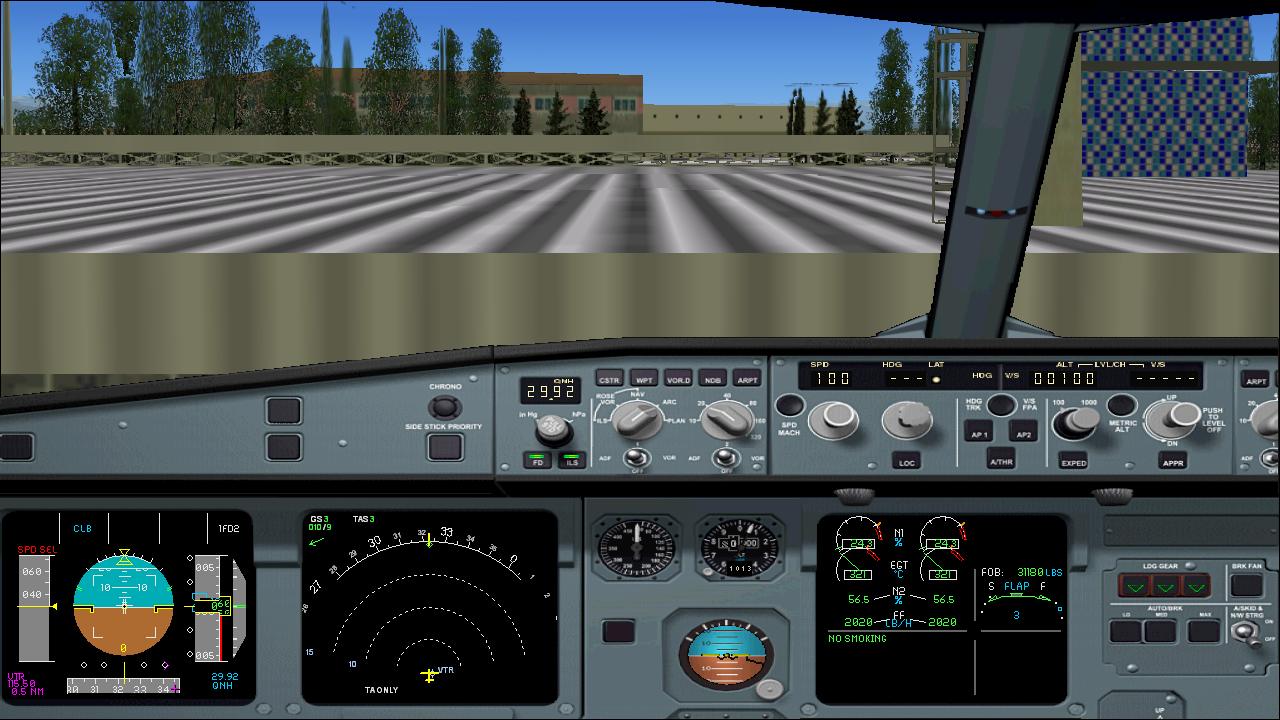The height and width of the screenshot is (720, 1280).
Task: Select the WPT display button
Action: (x=645, y=380)
